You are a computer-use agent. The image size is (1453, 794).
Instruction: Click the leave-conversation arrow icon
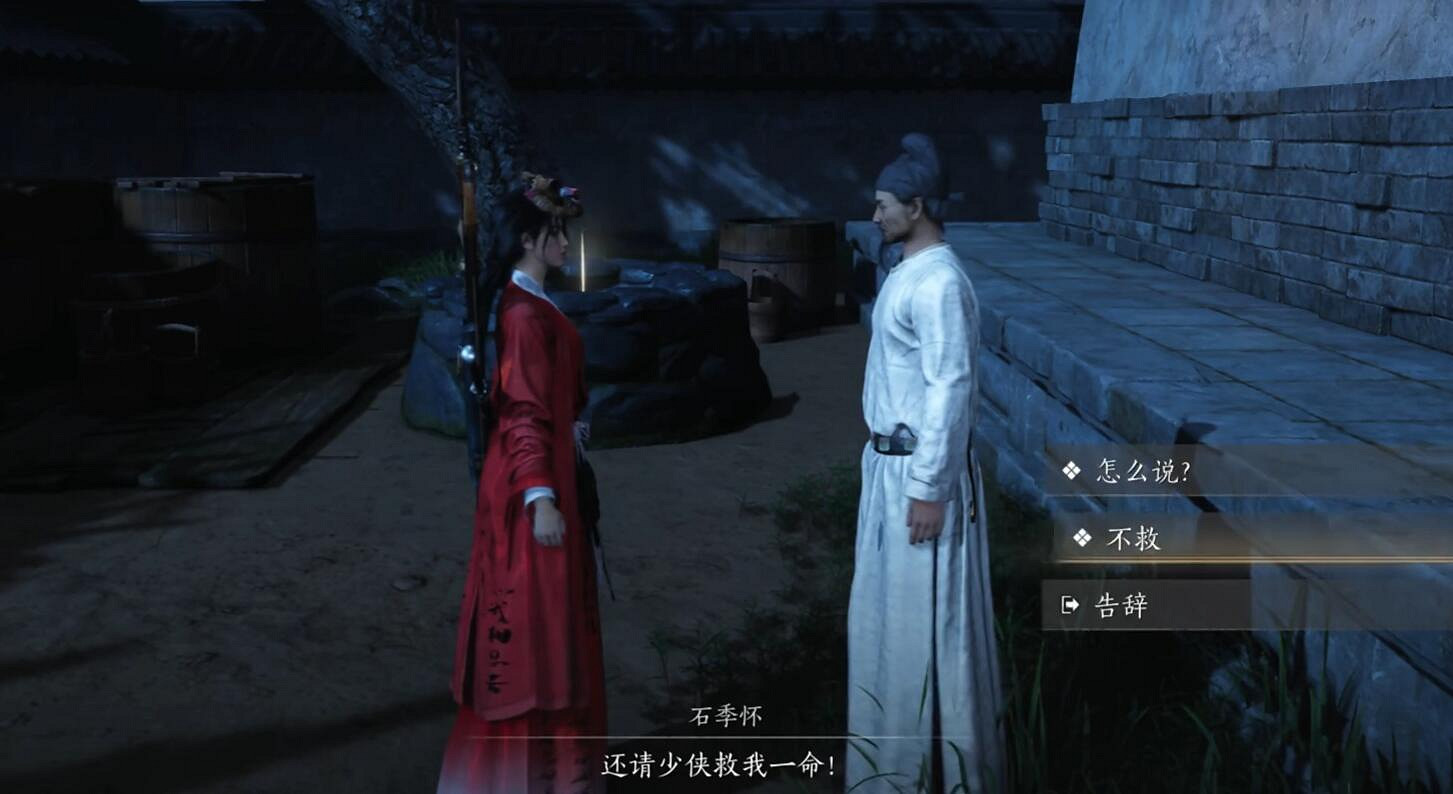tap(1071, 604)
